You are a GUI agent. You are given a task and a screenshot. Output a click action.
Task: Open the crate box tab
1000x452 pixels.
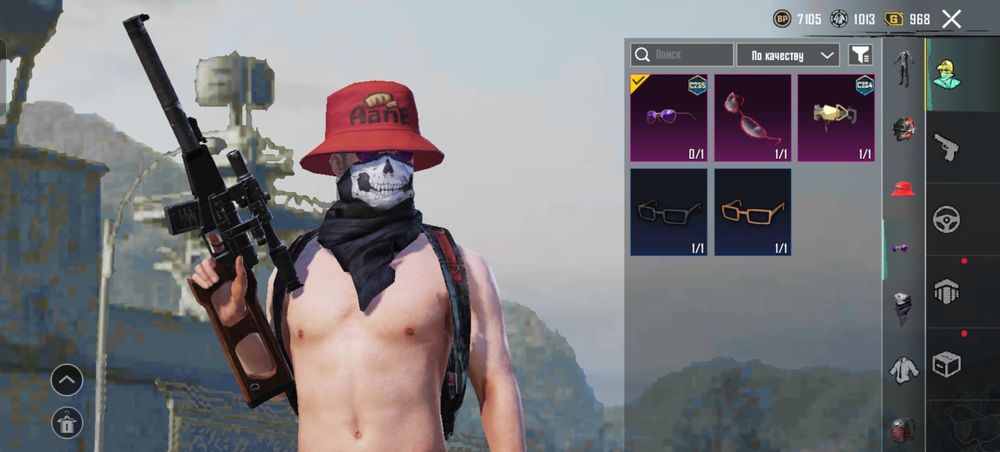coord(946,364)
